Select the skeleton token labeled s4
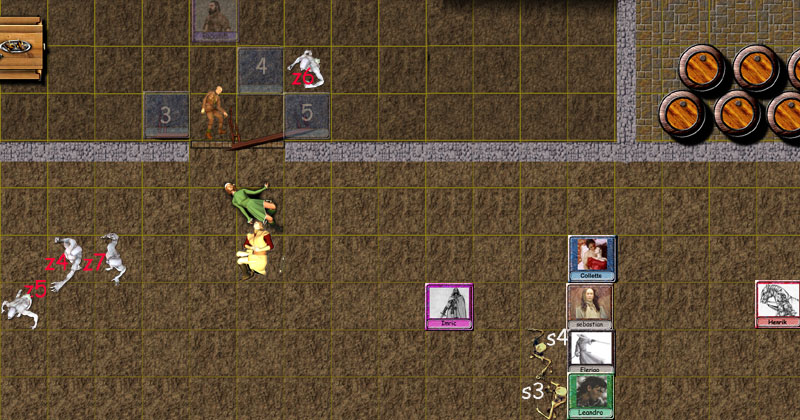800x420 pixels. tap(546, 345)
